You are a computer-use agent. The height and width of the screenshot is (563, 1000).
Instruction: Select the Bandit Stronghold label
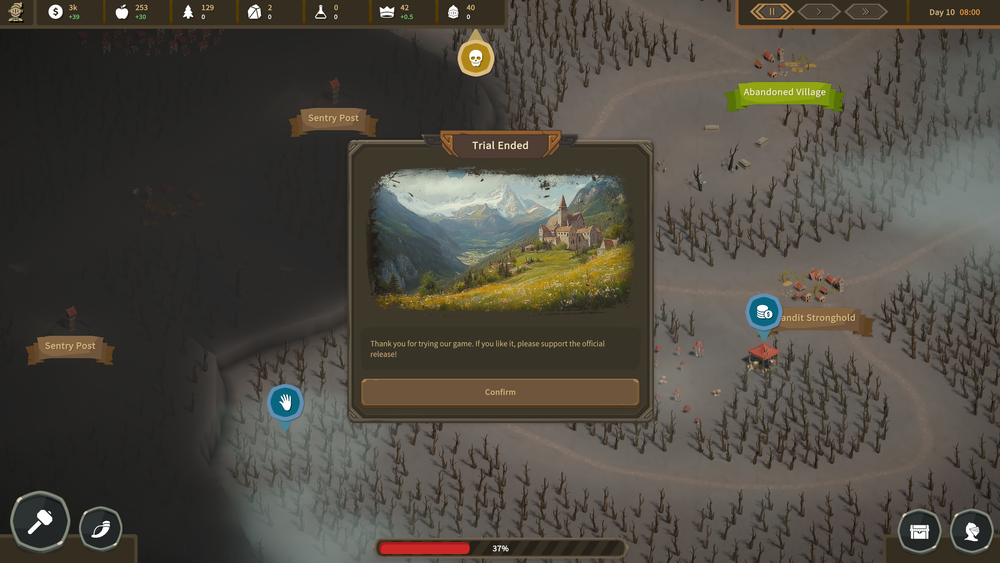coord(818,319)
